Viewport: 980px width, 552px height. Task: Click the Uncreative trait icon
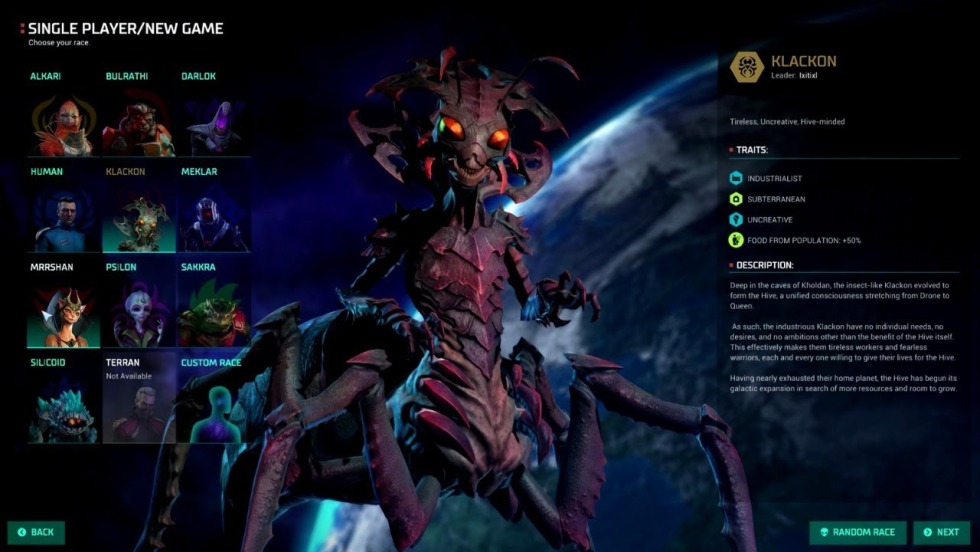coord(736,219)
